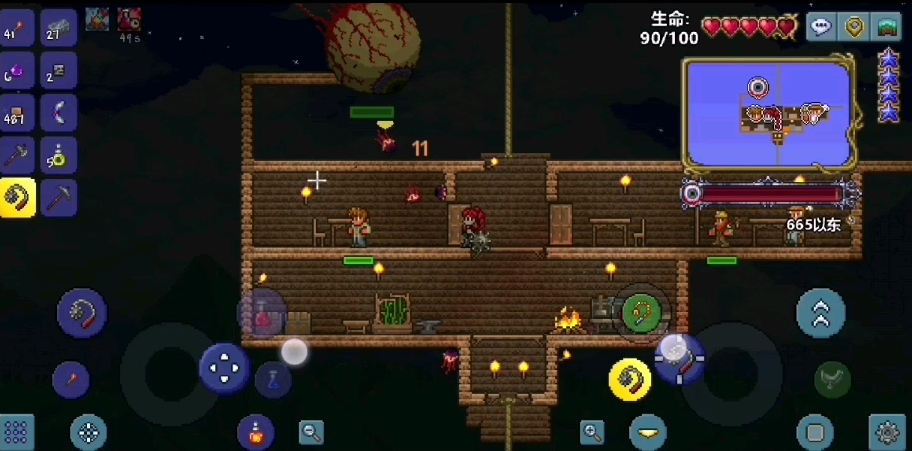Tap the four-arrow d-pad button
This screenshot has height=451, width=912.
[x=224, y=367]
